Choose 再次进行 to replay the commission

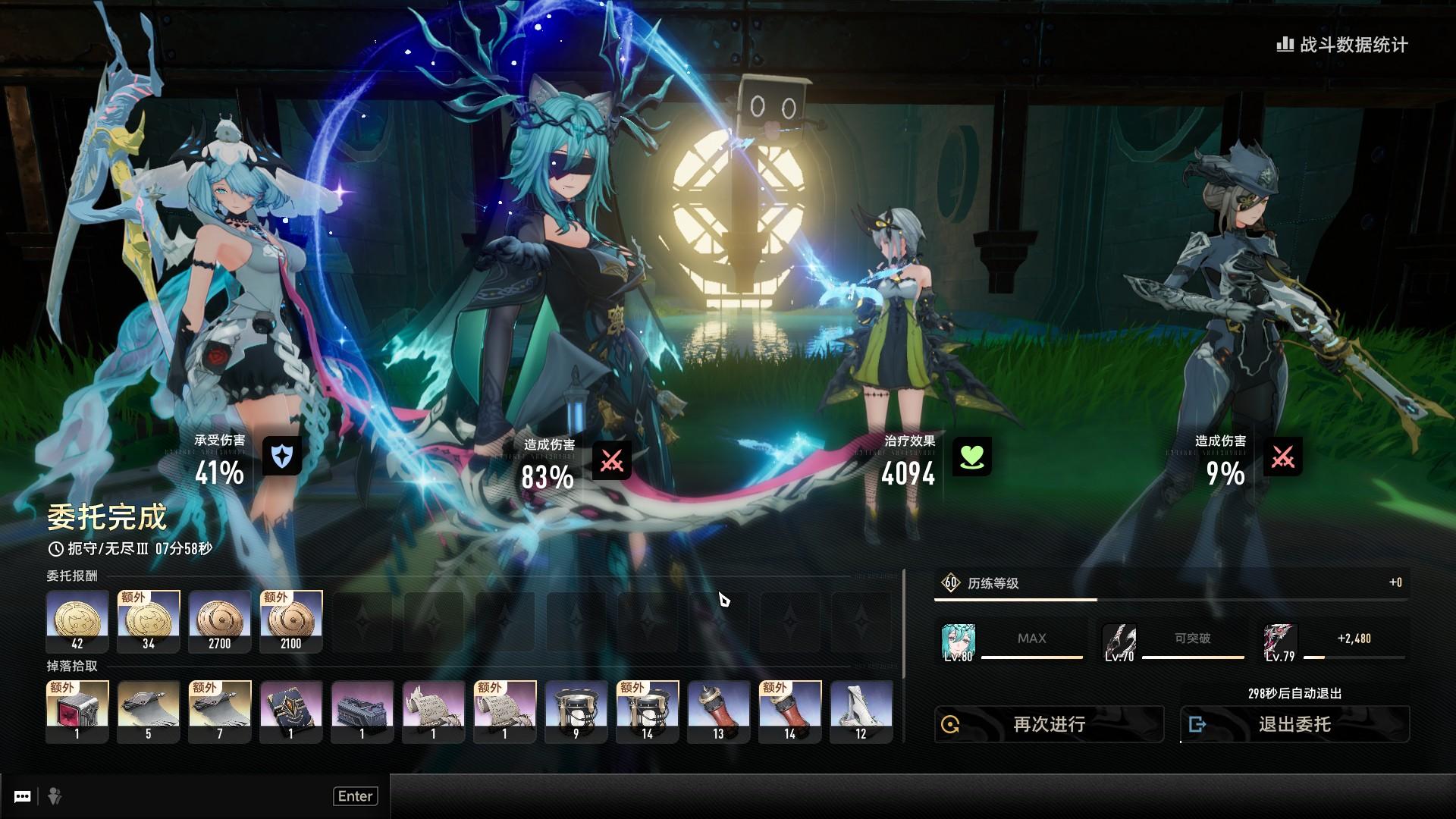(x=1049, y=724)
